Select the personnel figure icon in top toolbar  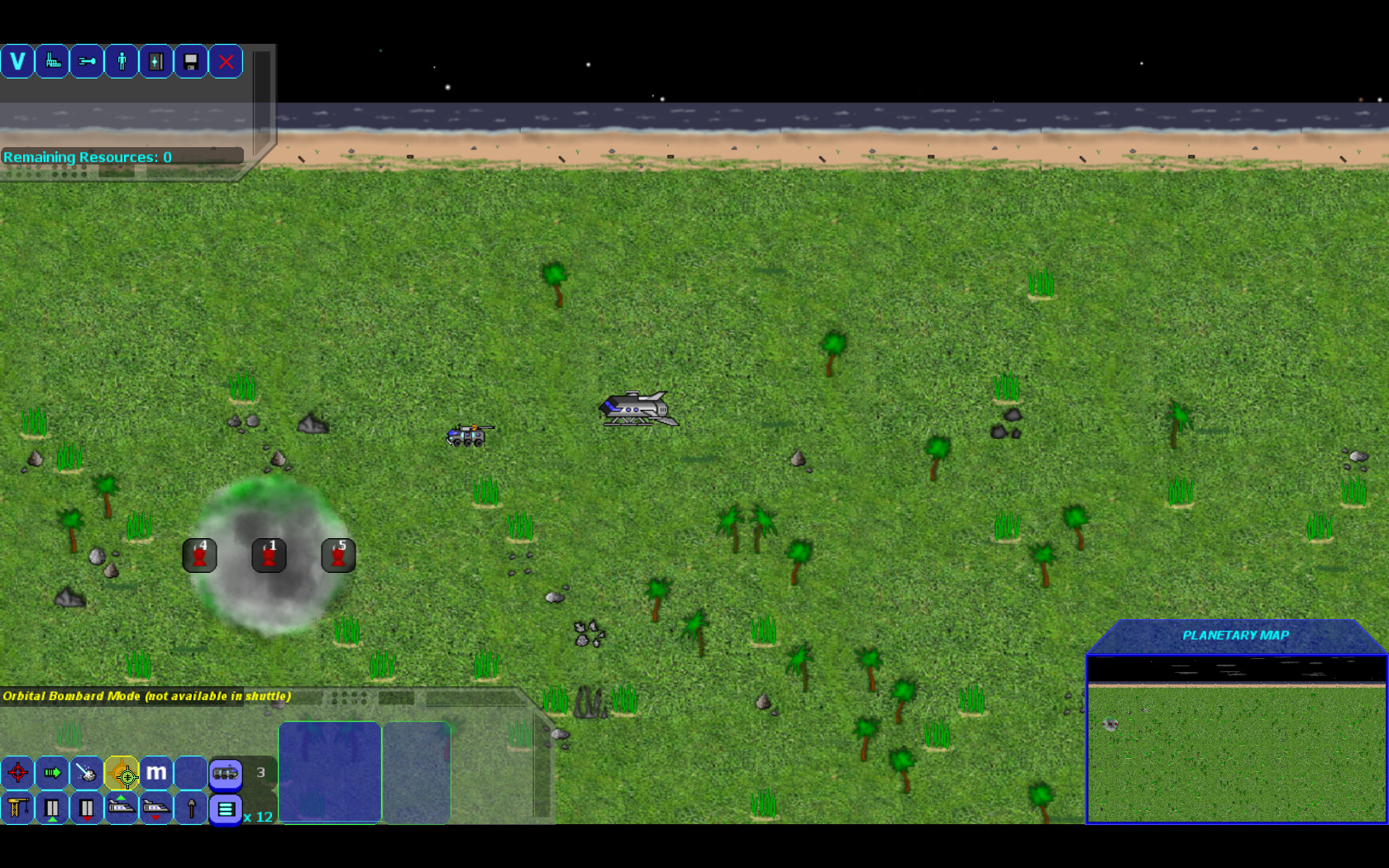(x=121, y=61)
